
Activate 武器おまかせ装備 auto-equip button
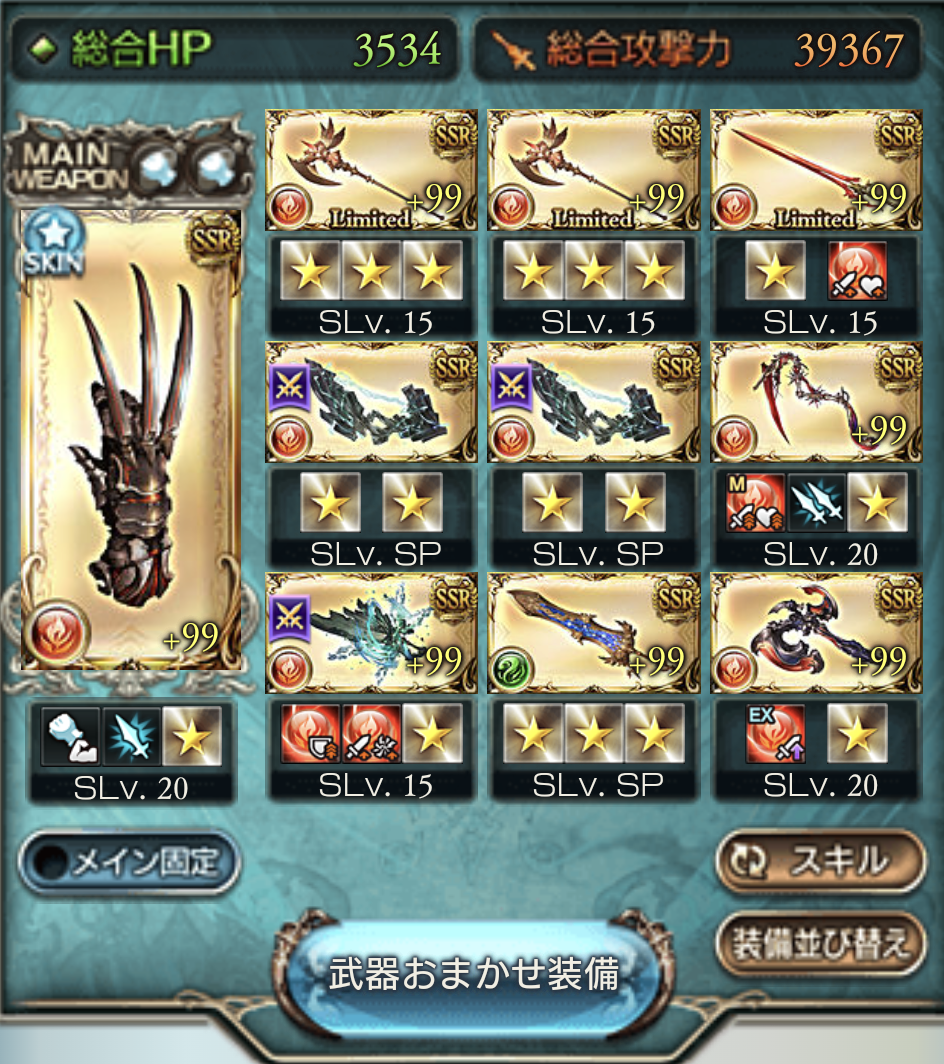click(x=474, y=974)
